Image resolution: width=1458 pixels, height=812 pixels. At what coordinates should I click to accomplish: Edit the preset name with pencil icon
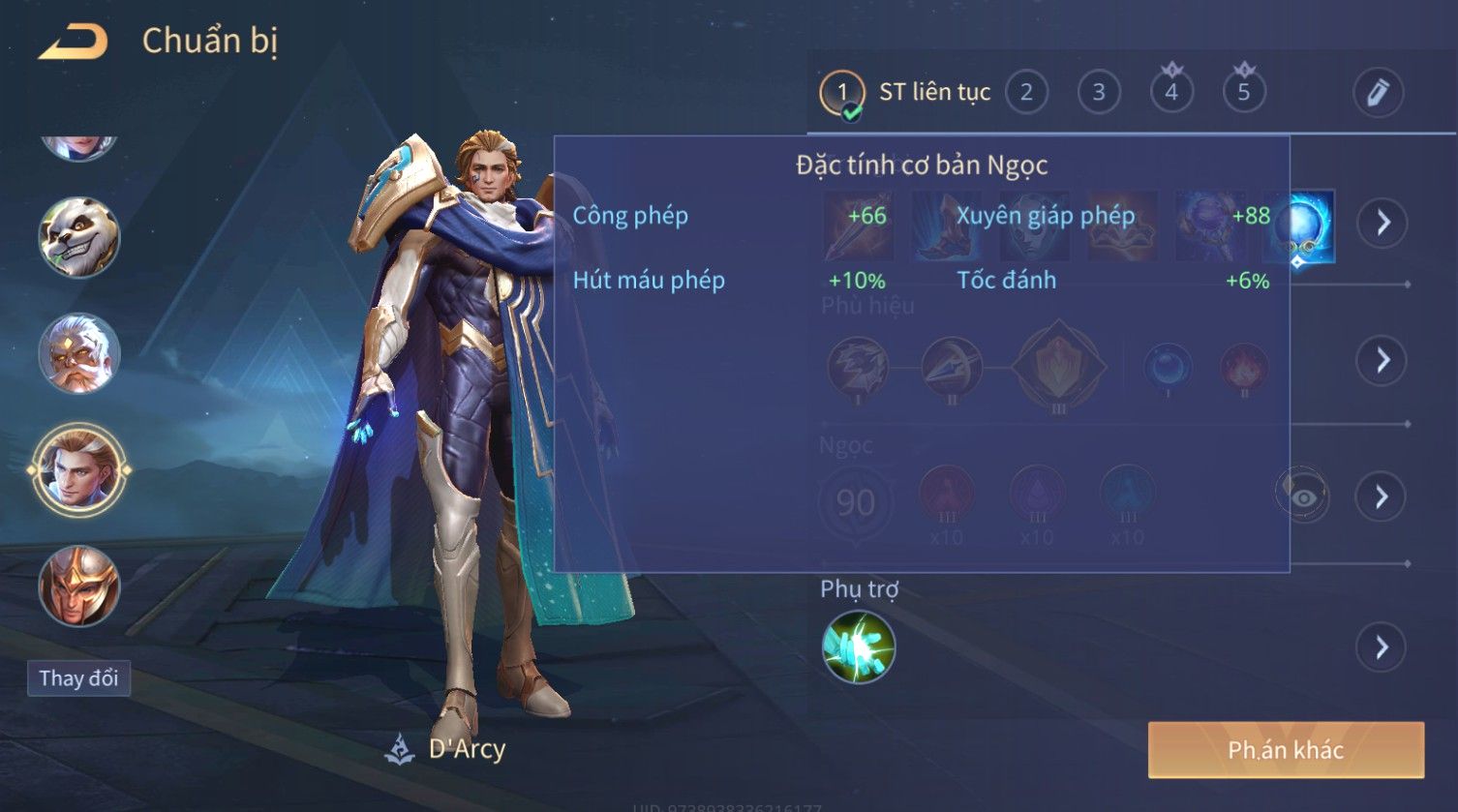click(1378, 93)
